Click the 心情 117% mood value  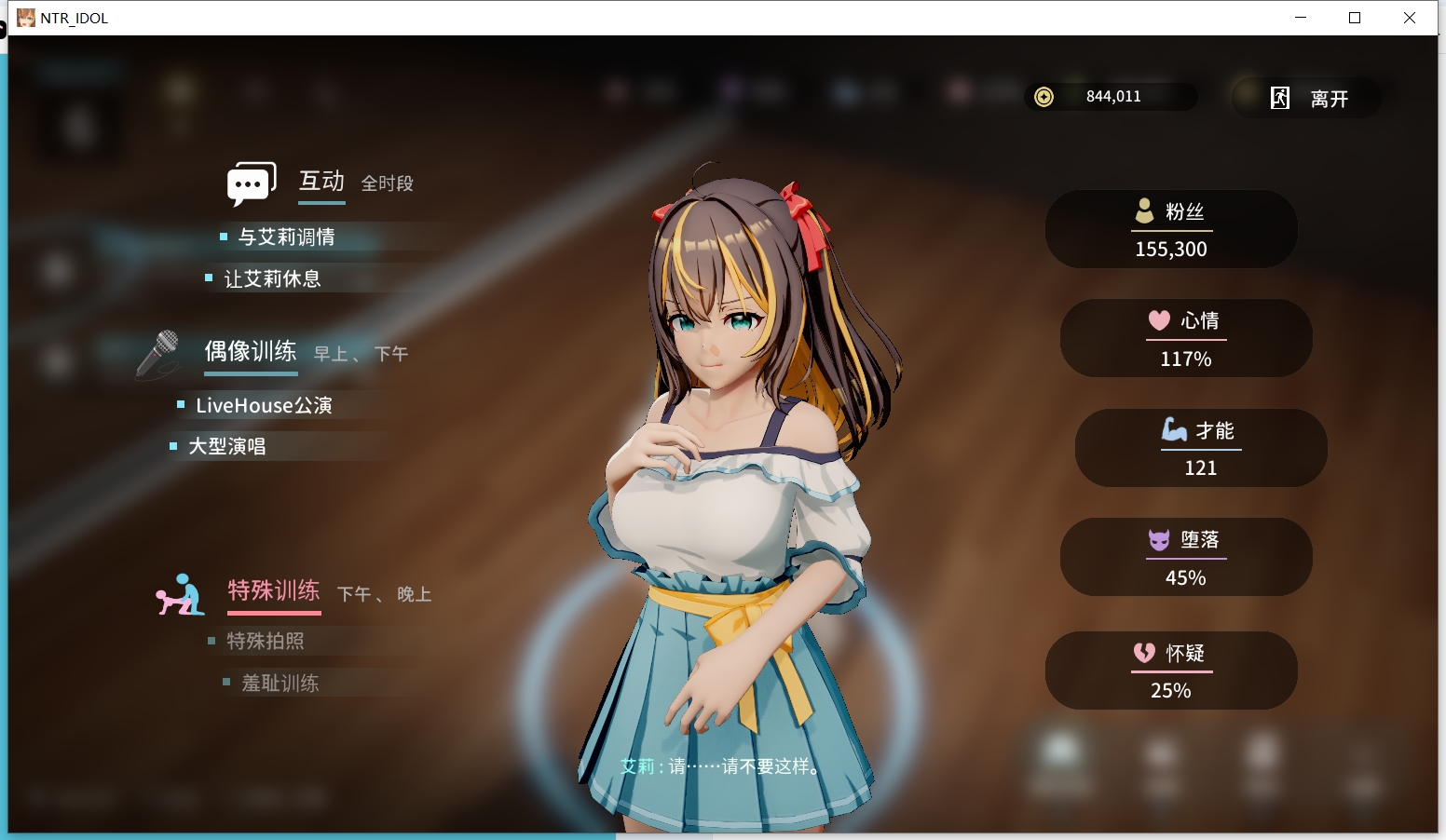coord(1185,358)
